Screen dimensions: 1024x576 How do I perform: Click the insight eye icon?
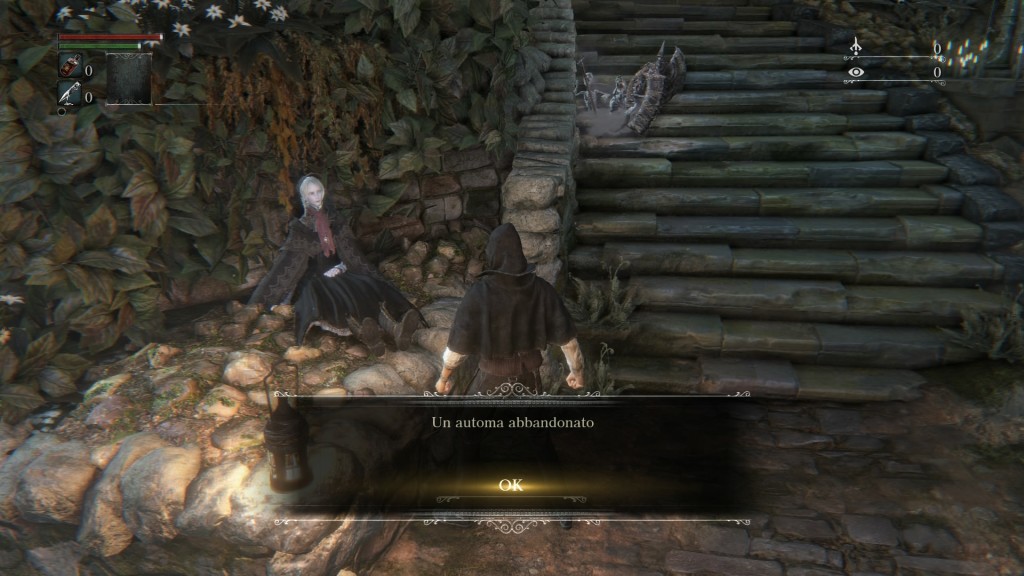[855, 72]
